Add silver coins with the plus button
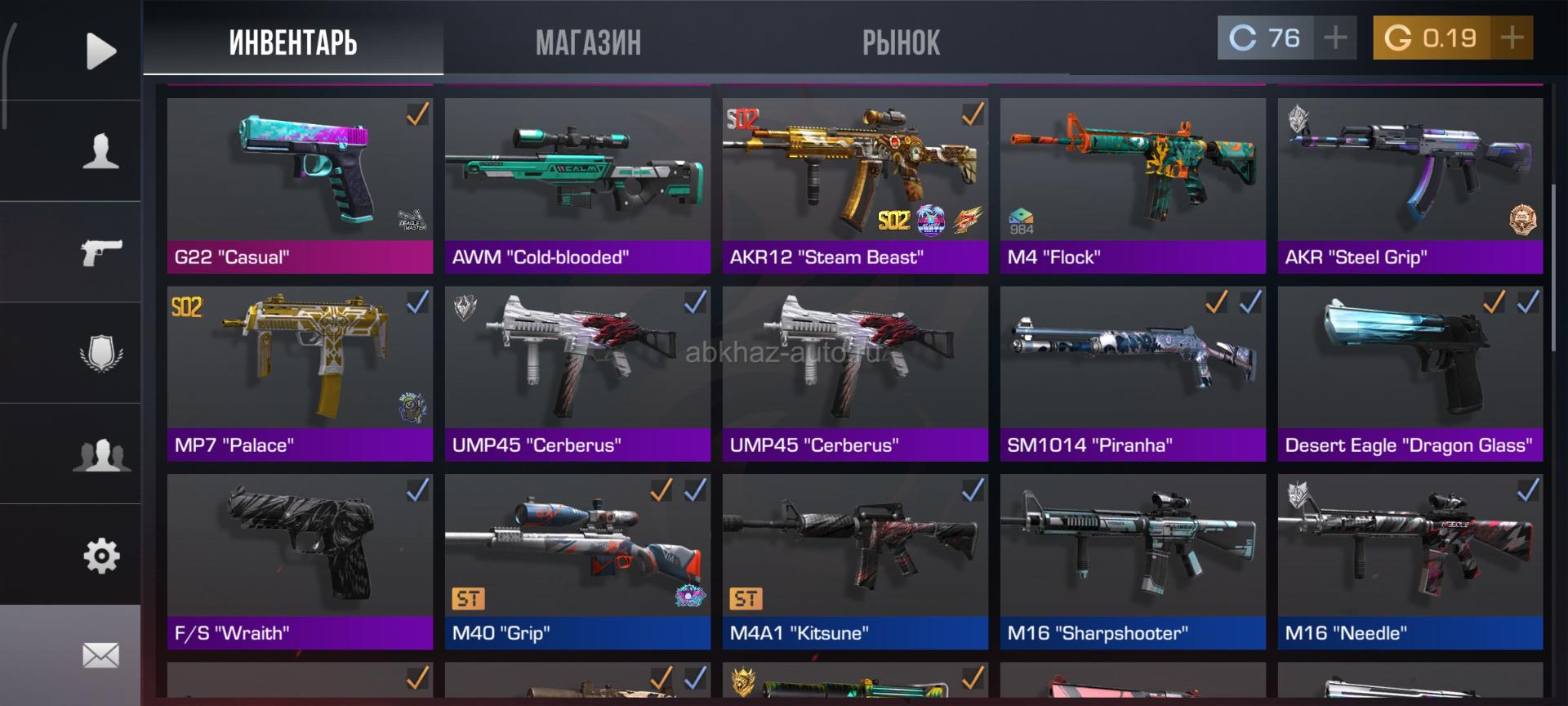 1335,38
